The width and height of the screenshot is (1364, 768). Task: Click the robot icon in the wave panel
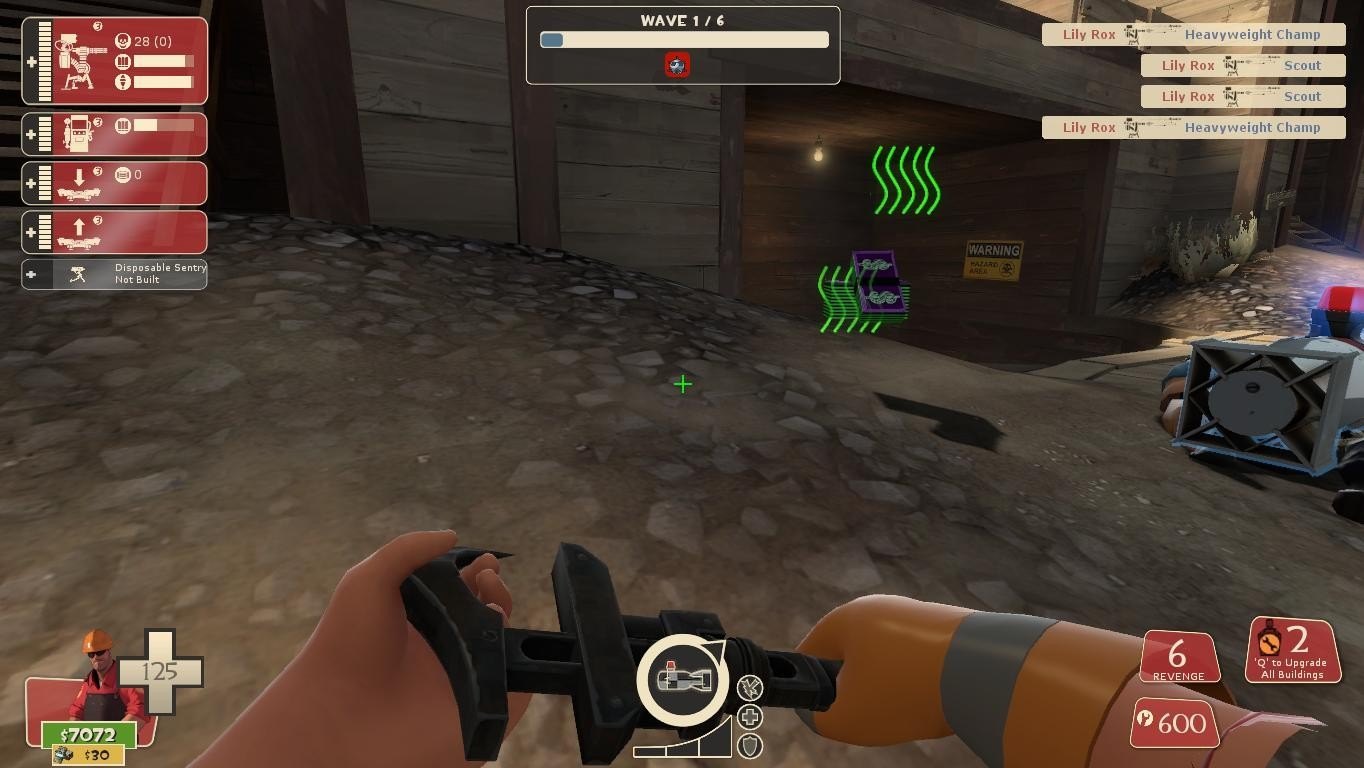677,66
